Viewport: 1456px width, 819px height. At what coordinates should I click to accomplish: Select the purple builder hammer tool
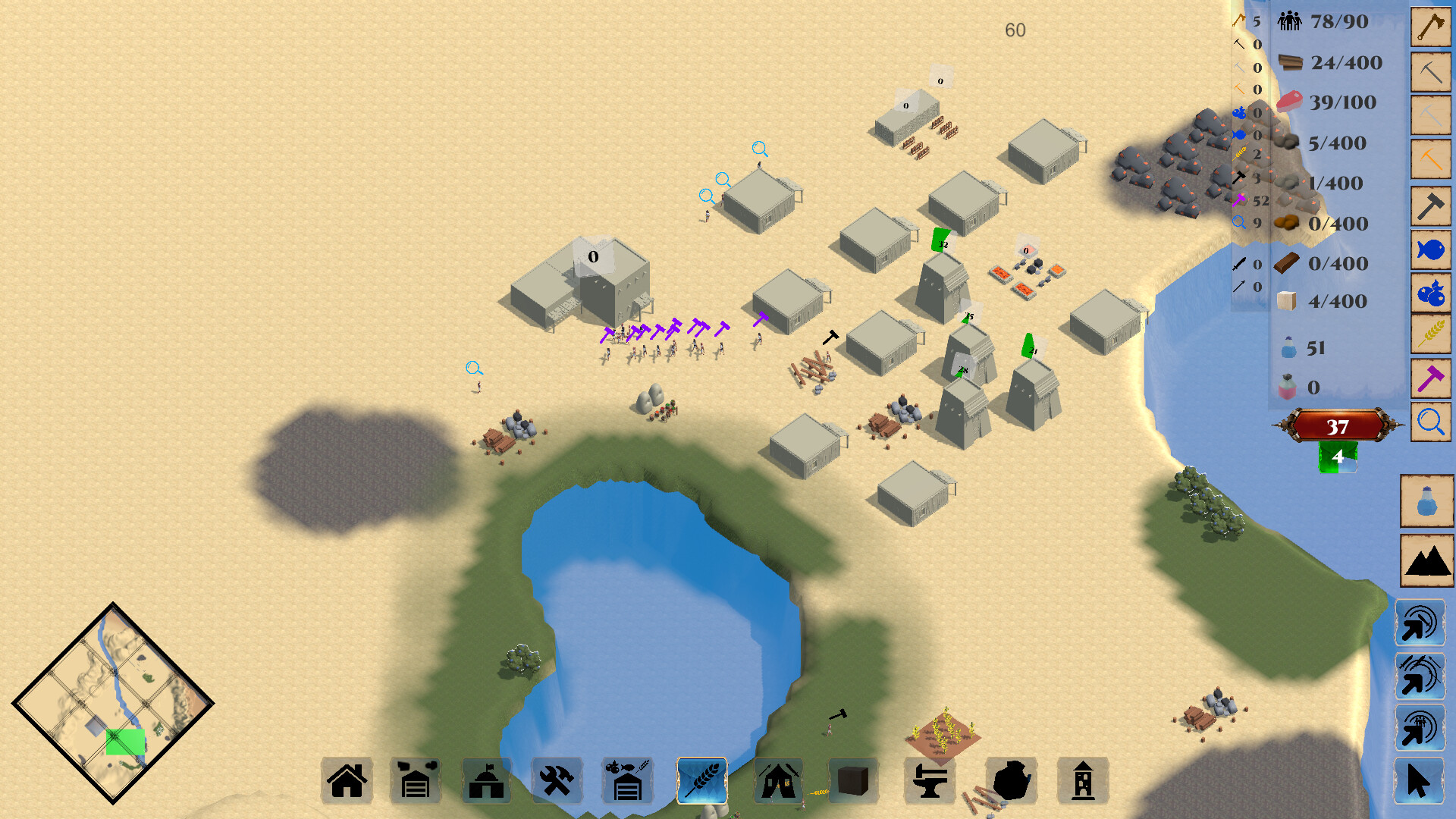click(x=1430, y=377)
